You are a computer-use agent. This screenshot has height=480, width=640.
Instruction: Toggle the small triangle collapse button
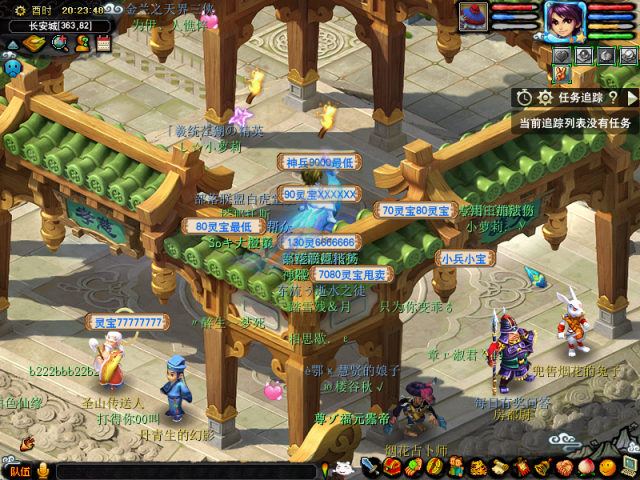pos(12,43)
